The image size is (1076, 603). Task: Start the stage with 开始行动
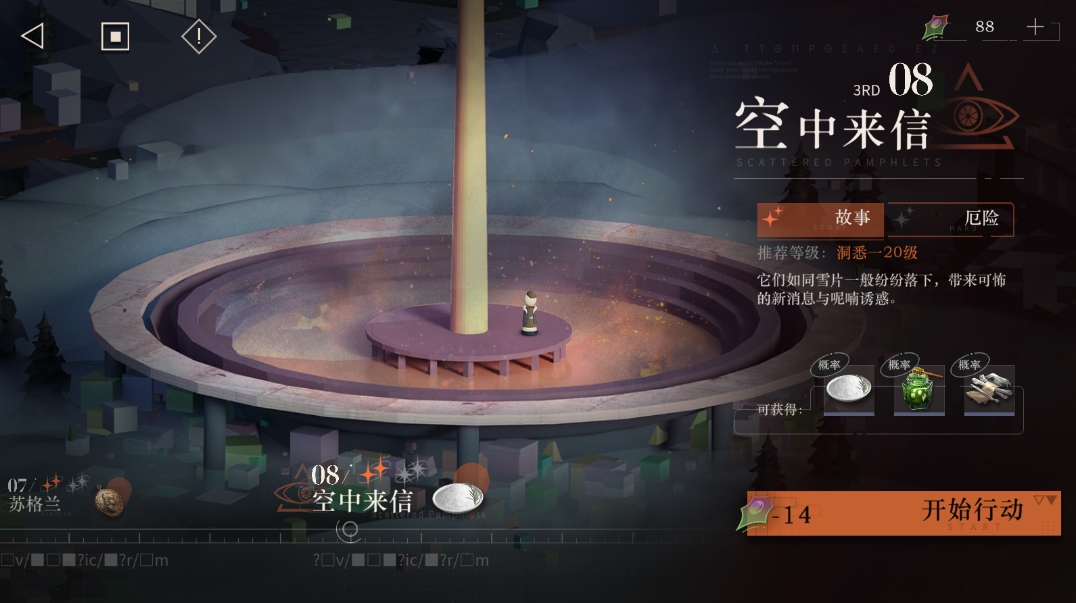pyautogui.click(x=903, y=512)
